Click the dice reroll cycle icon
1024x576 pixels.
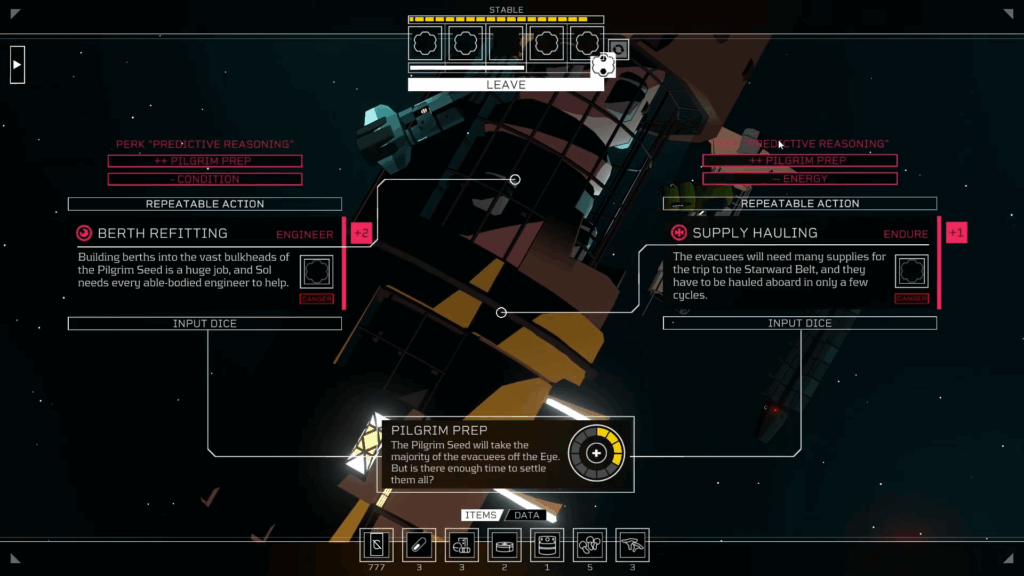click(619, 50)
